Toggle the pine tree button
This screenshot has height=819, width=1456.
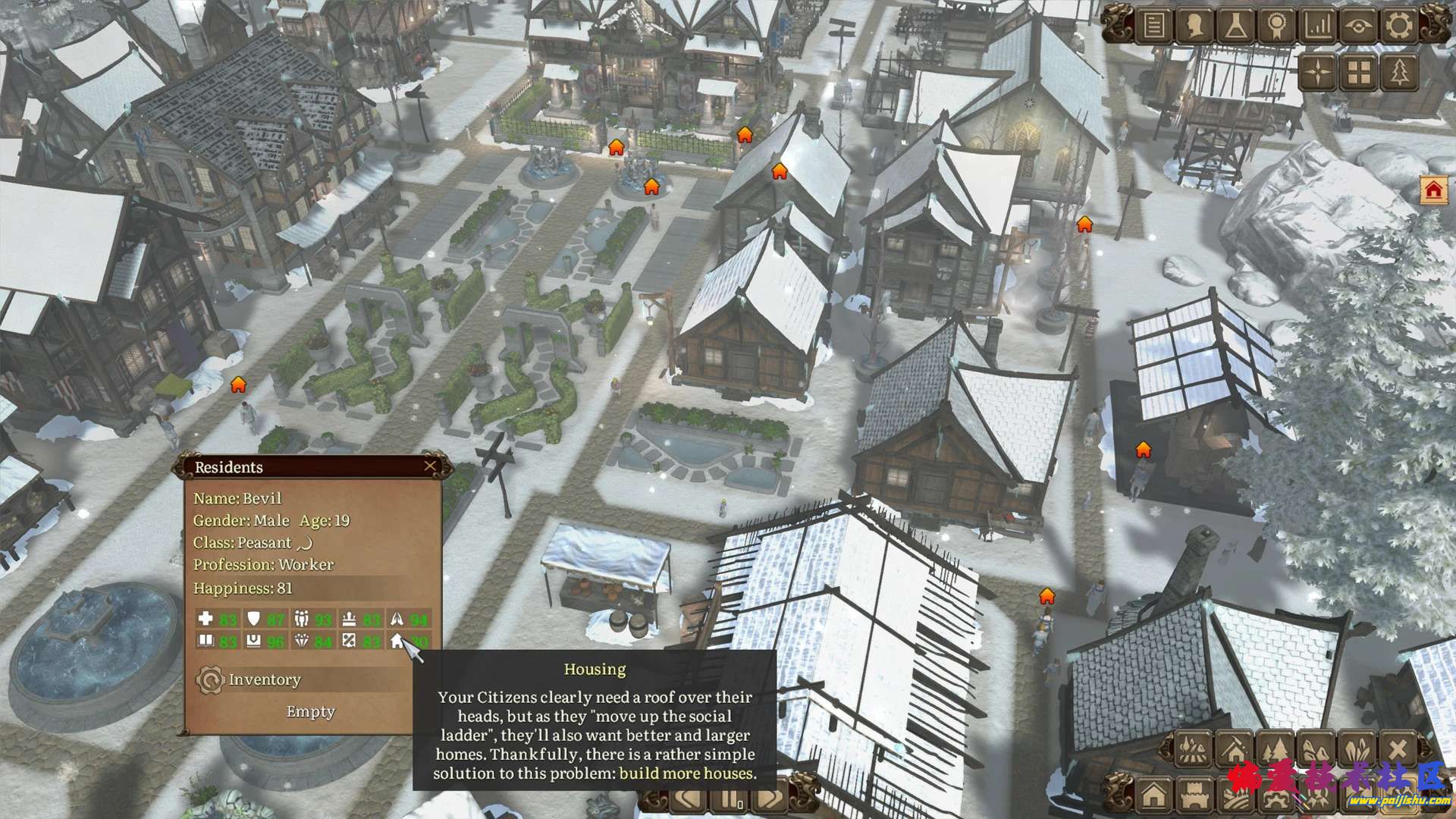click(1400, 73)
